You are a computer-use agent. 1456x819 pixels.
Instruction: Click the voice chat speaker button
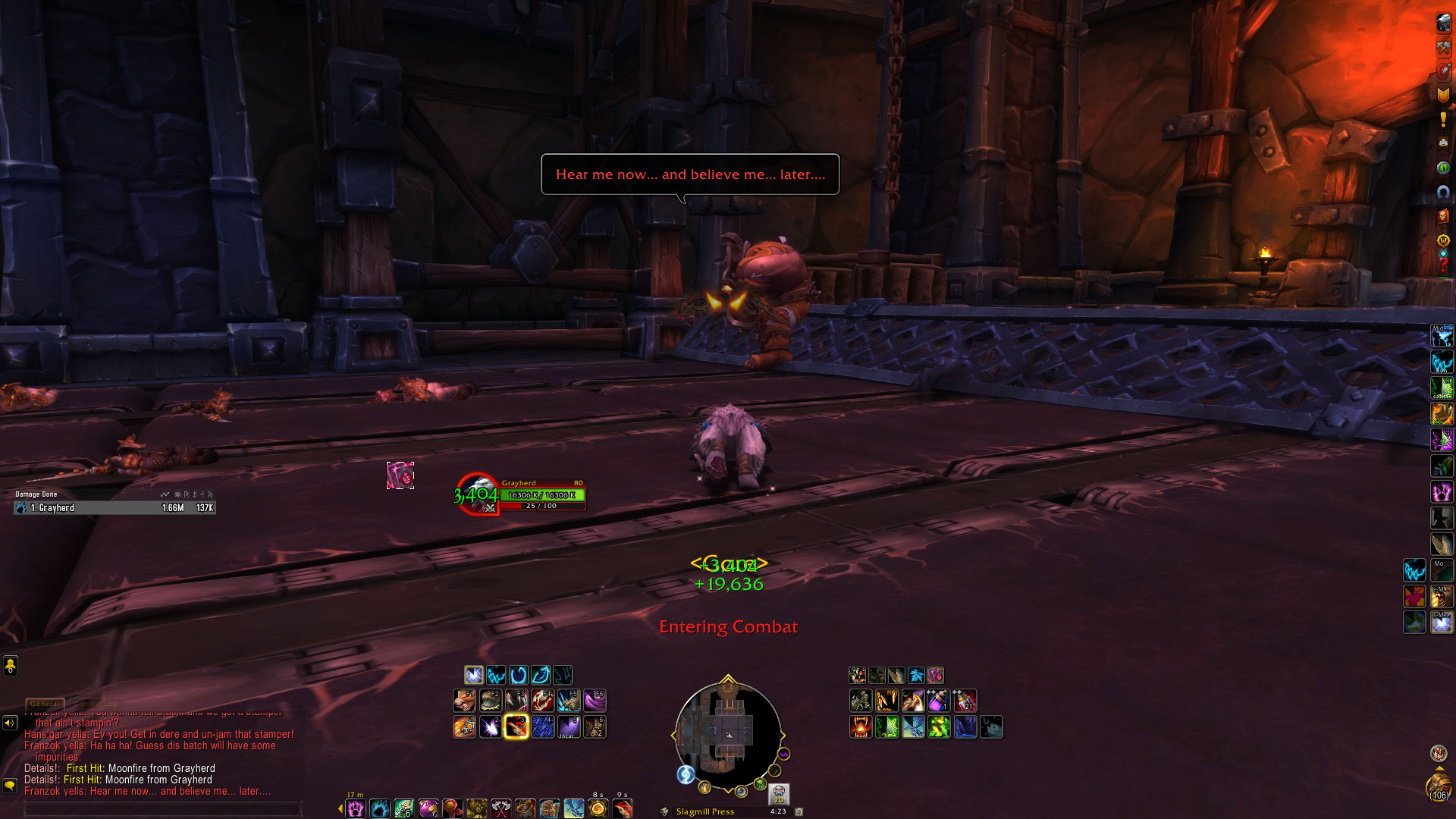(10, 723)
